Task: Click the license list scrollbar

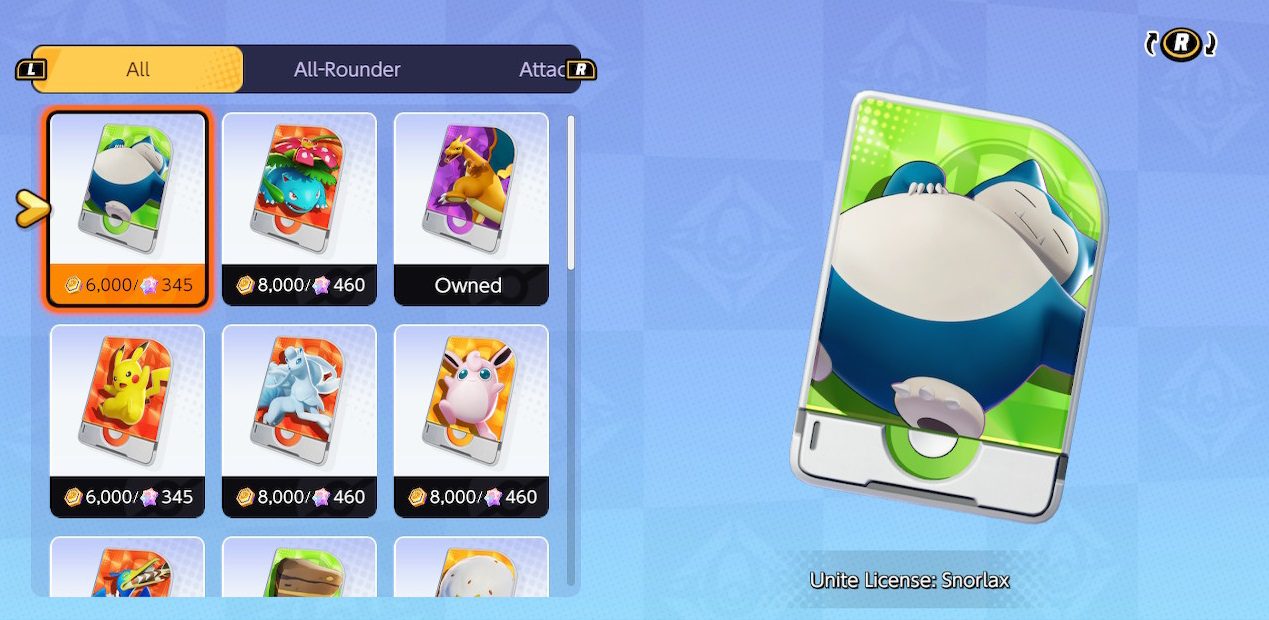Action: tap(571, 192)
